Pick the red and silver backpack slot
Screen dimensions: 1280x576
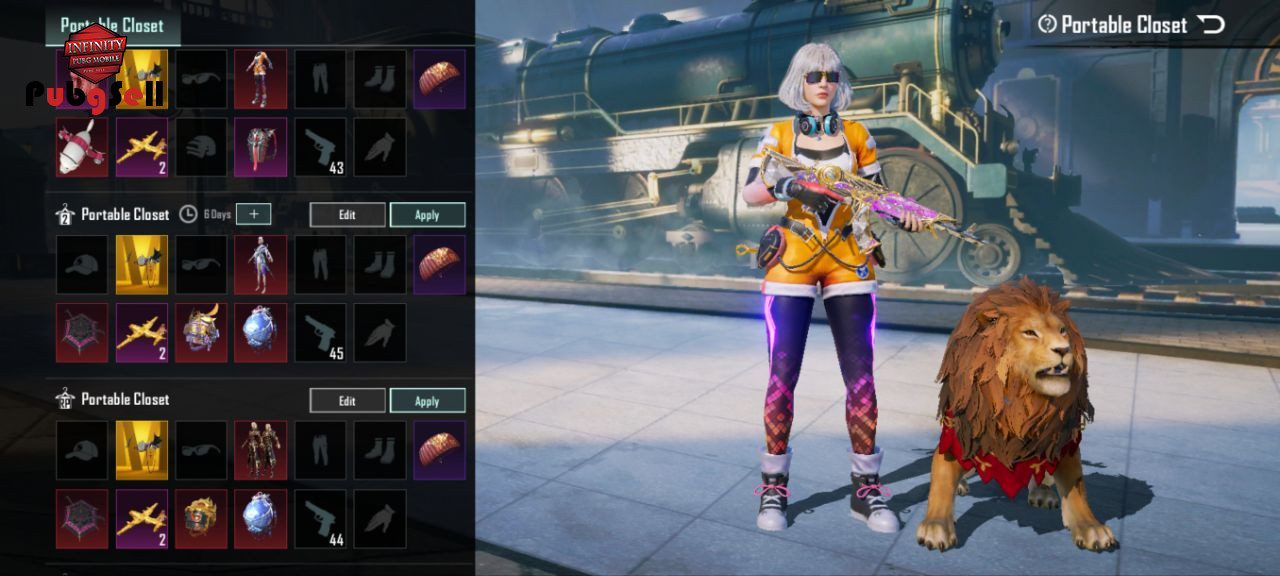[x=260, y=147]
